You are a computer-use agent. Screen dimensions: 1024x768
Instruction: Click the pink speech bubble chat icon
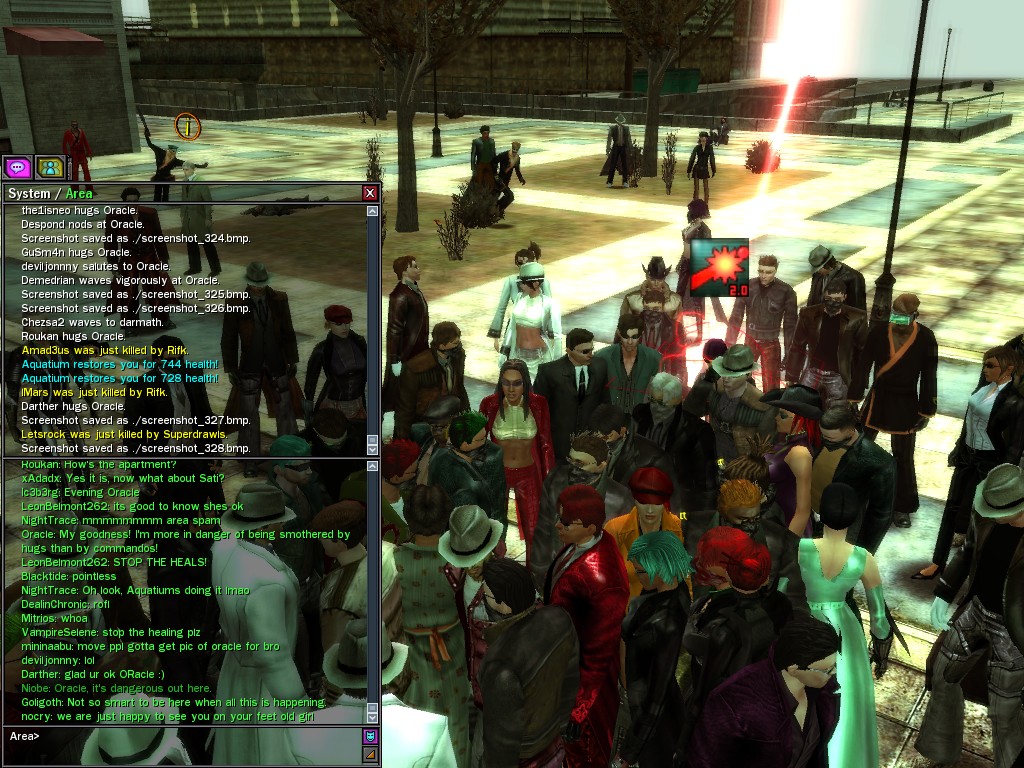(x=18, y=167)
